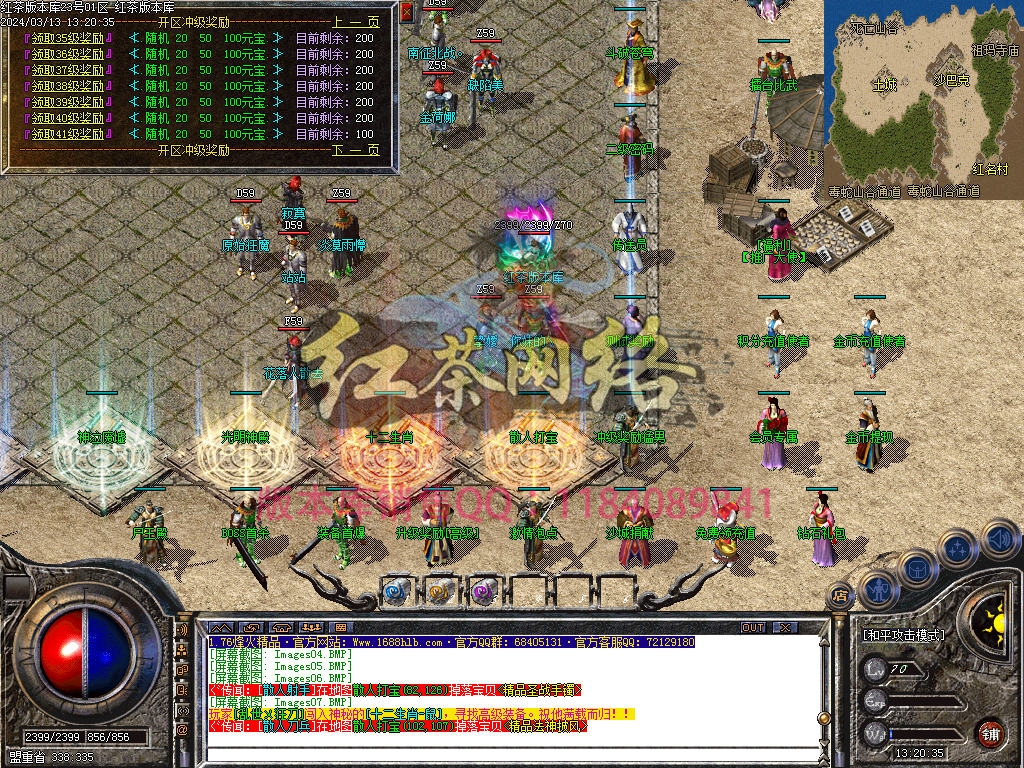Click the OUT button above chat
Image resolution: width=1024 pixels, height=768 pixels.
coord(753,627)
